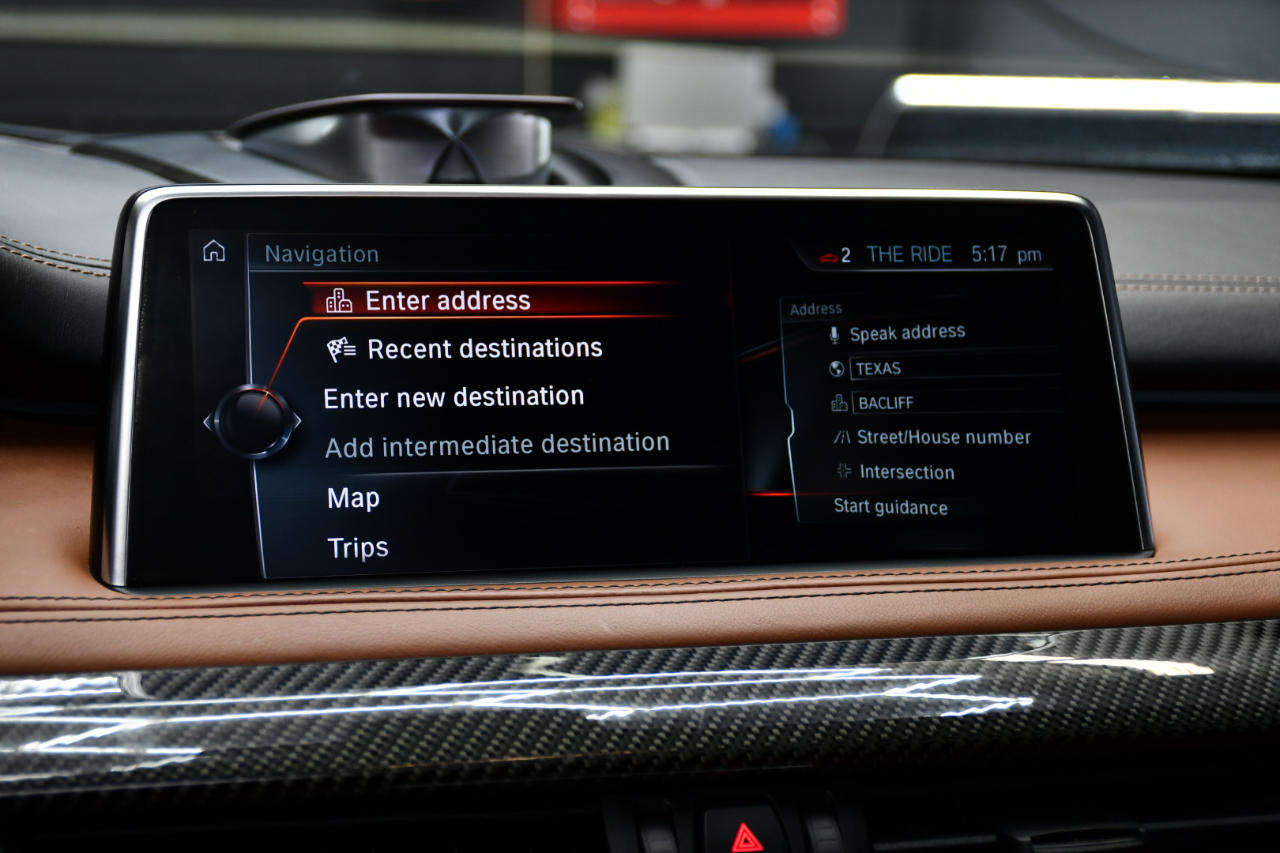Image resolution: width=1280 pixels, height=853 pixels.
Task: Open the Trips menu entry
Action: pos(358,548)
